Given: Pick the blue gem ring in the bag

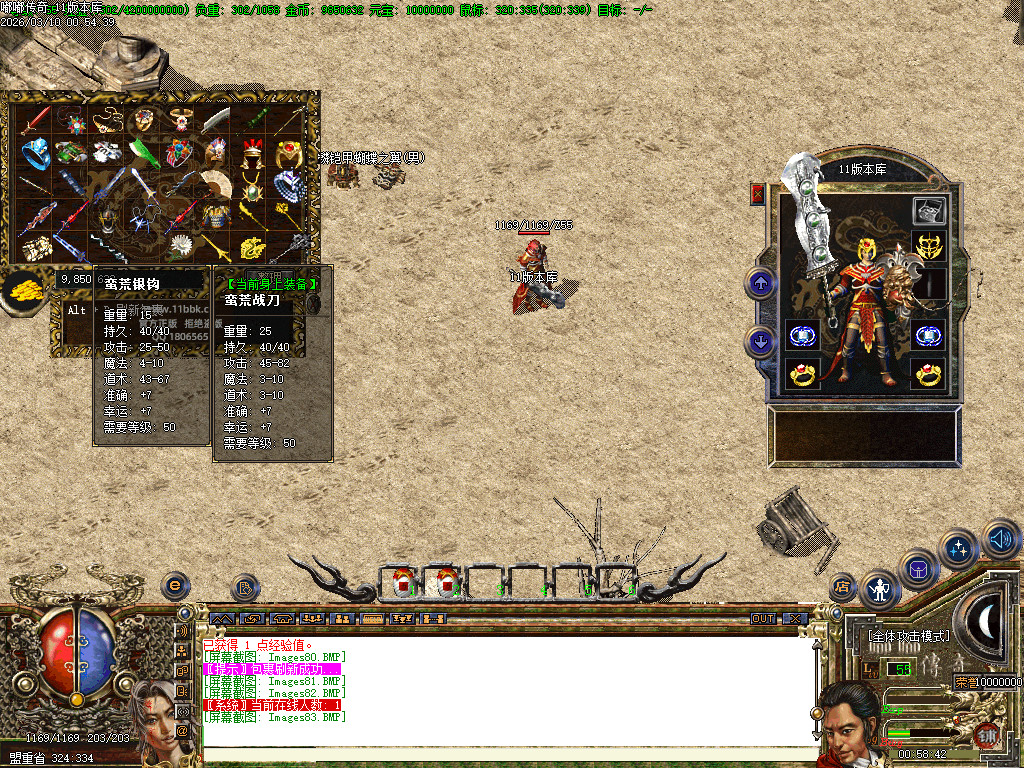Looking at the screenshot, I should [x=37, y=153].
